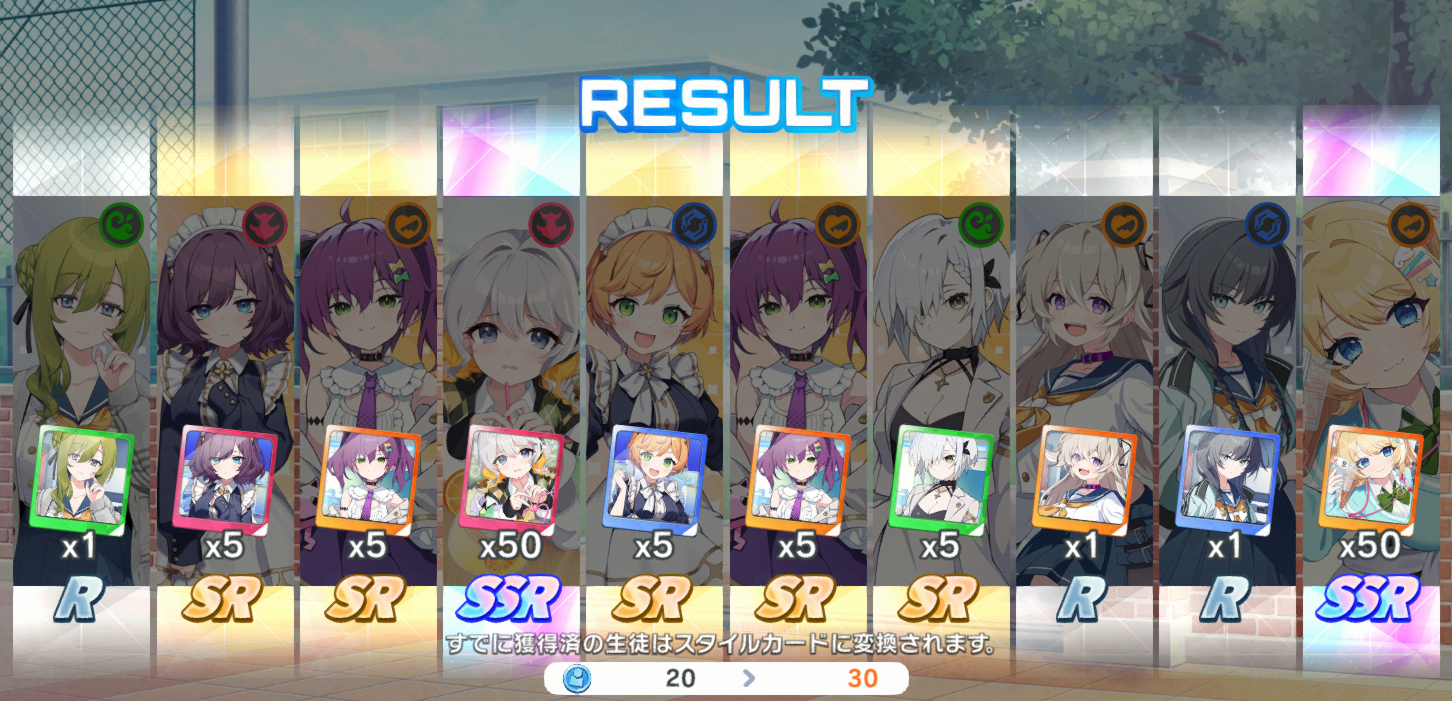This screenshot has height=701, width=1452.
Task: Select the dark-haired girl's blue-framed R thumbnail
Action: click(x=1228, y=477)
